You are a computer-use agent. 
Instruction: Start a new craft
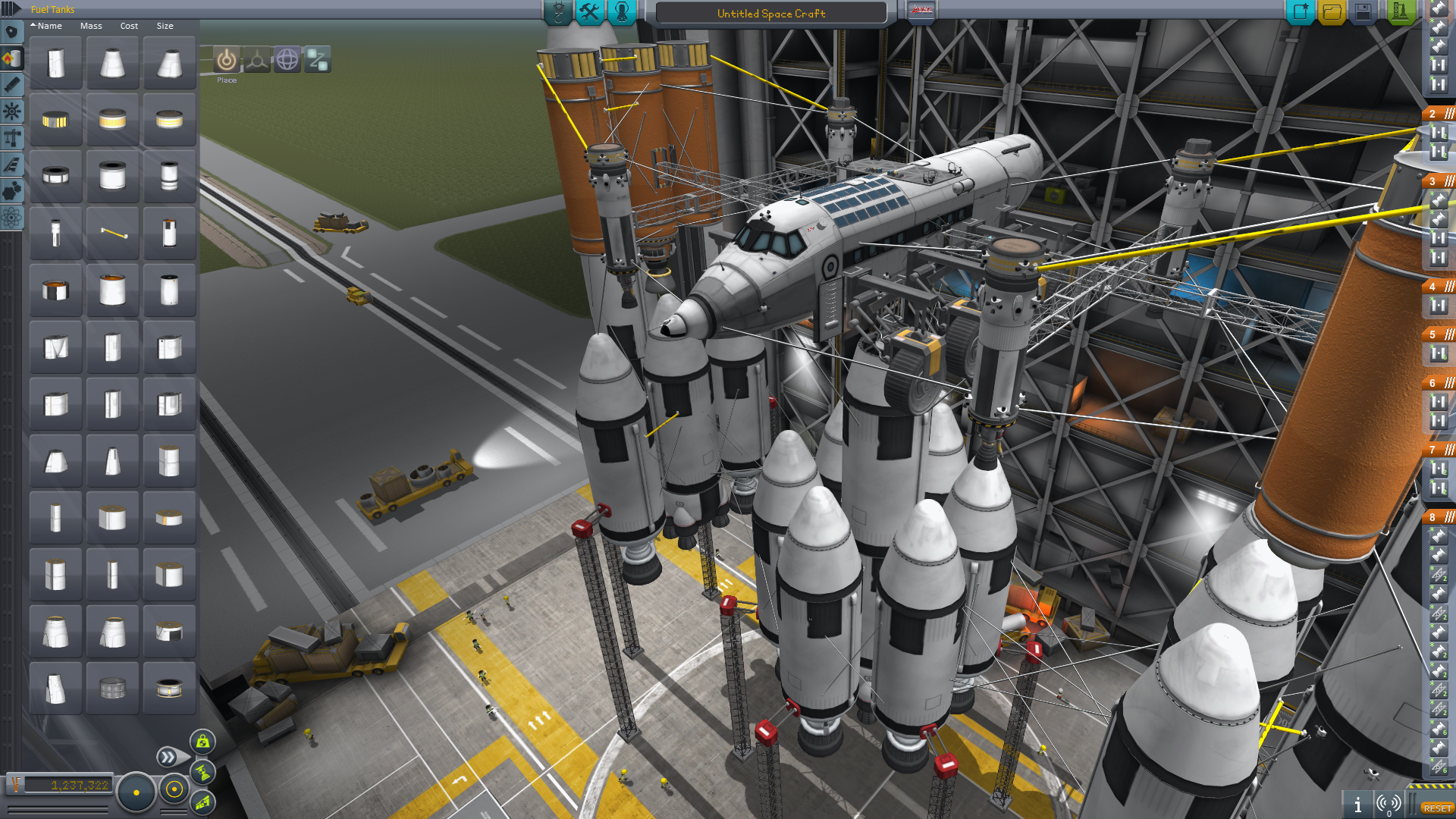point(1300,12)
